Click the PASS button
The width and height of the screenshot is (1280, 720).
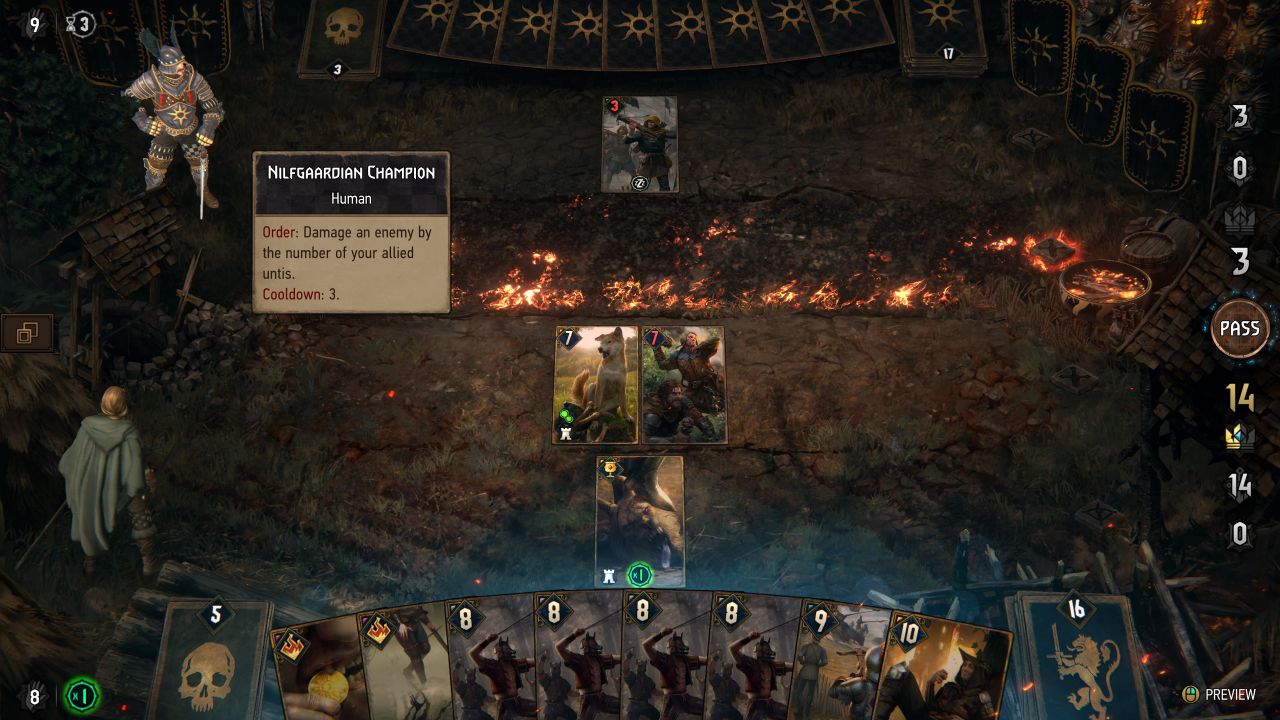(x=1239, y=329)
